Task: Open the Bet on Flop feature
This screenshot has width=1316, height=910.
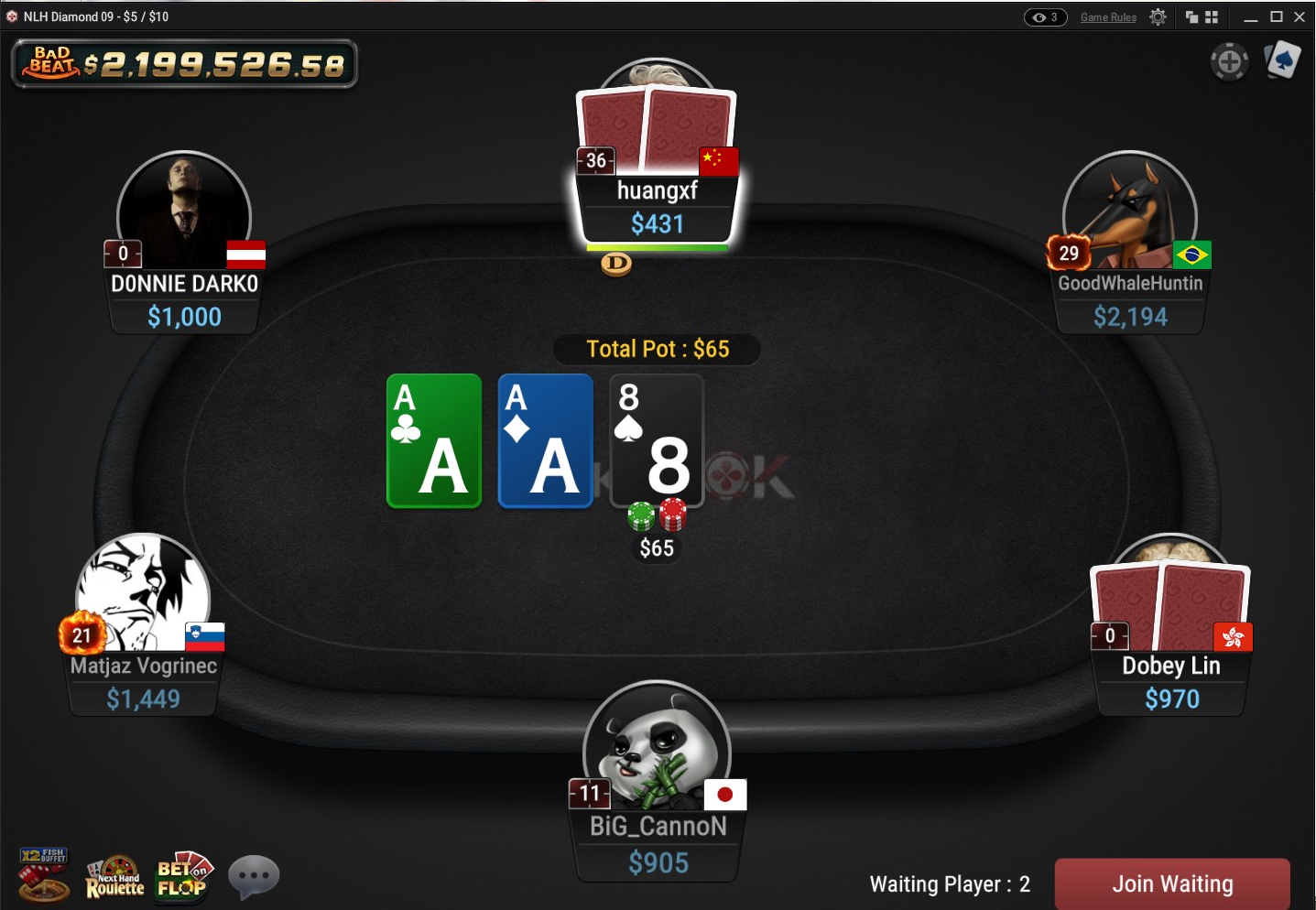Action: click(x=183, y=874)
